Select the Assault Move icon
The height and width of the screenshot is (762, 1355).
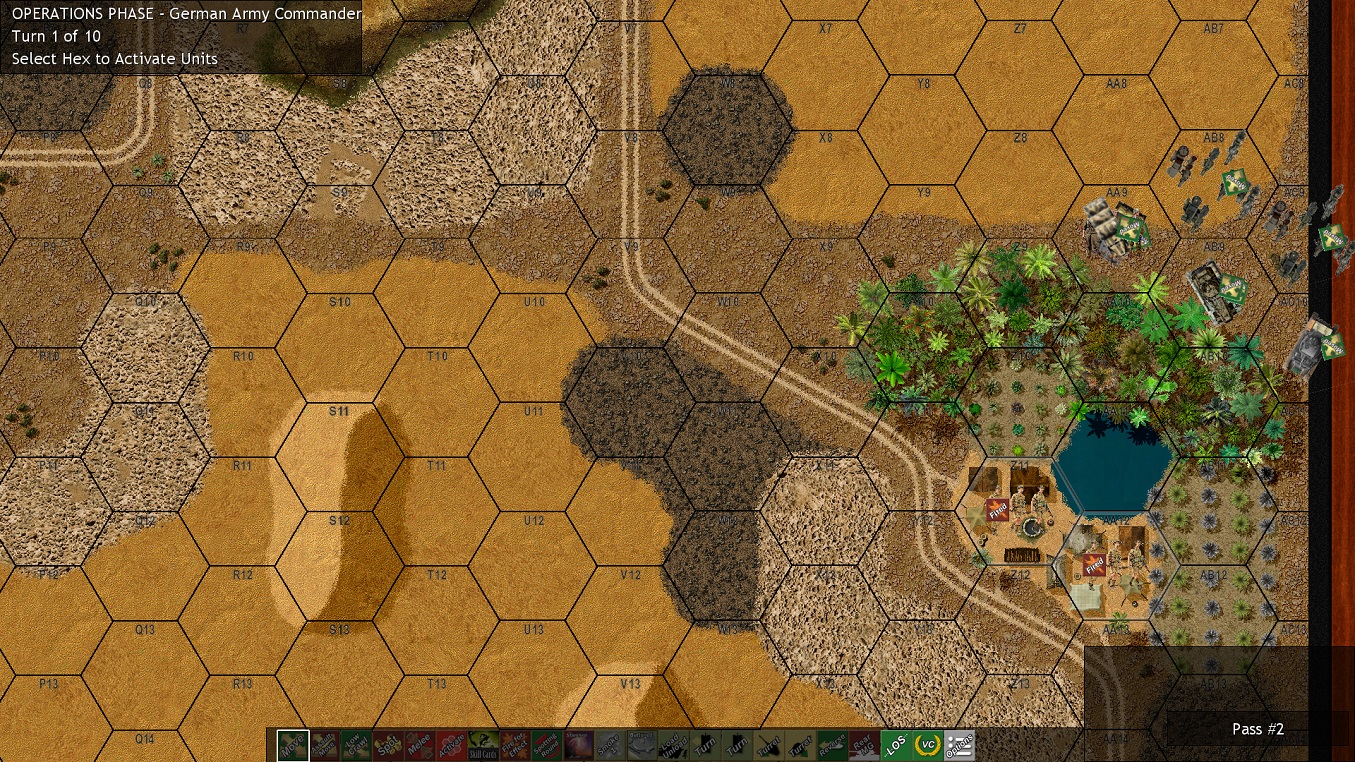point(324,744)
